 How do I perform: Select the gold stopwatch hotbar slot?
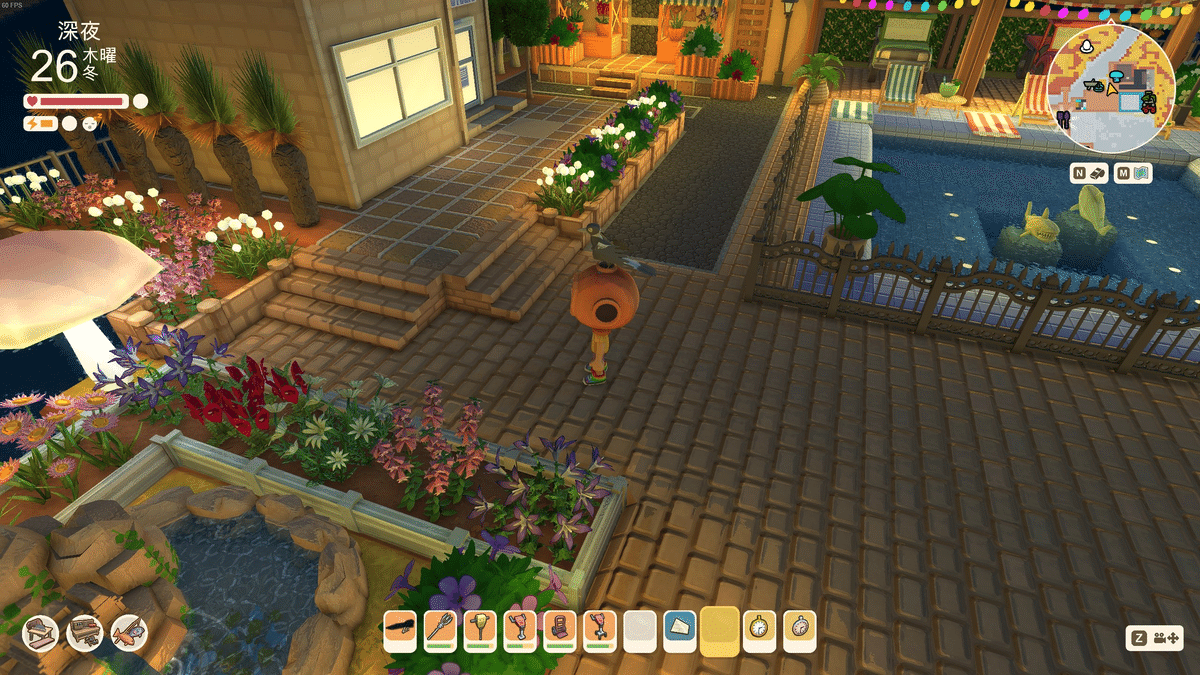[x=760, y=630]
